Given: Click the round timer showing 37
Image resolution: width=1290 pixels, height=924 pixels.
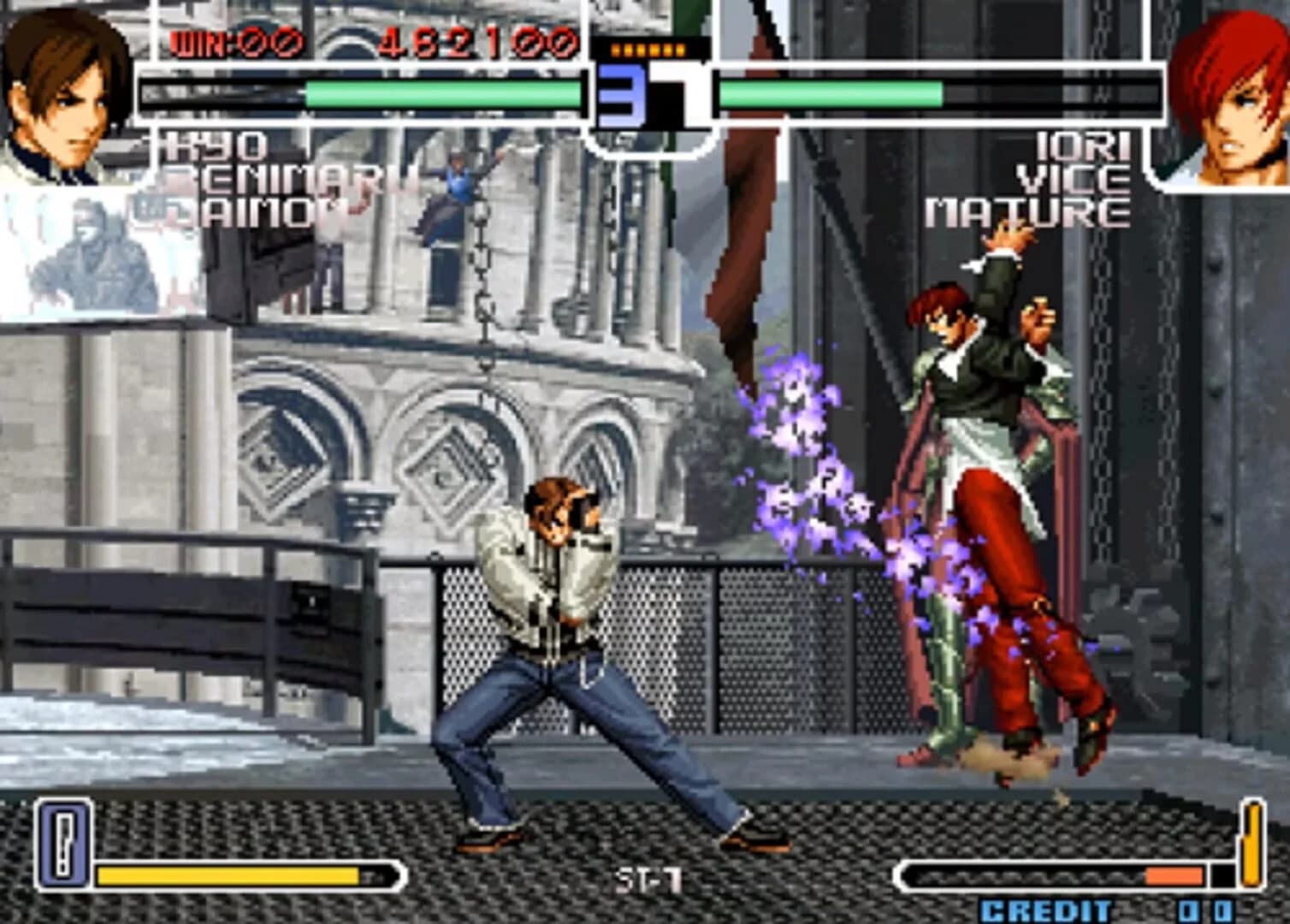Looking at the screenshot, I should [646, 94].
